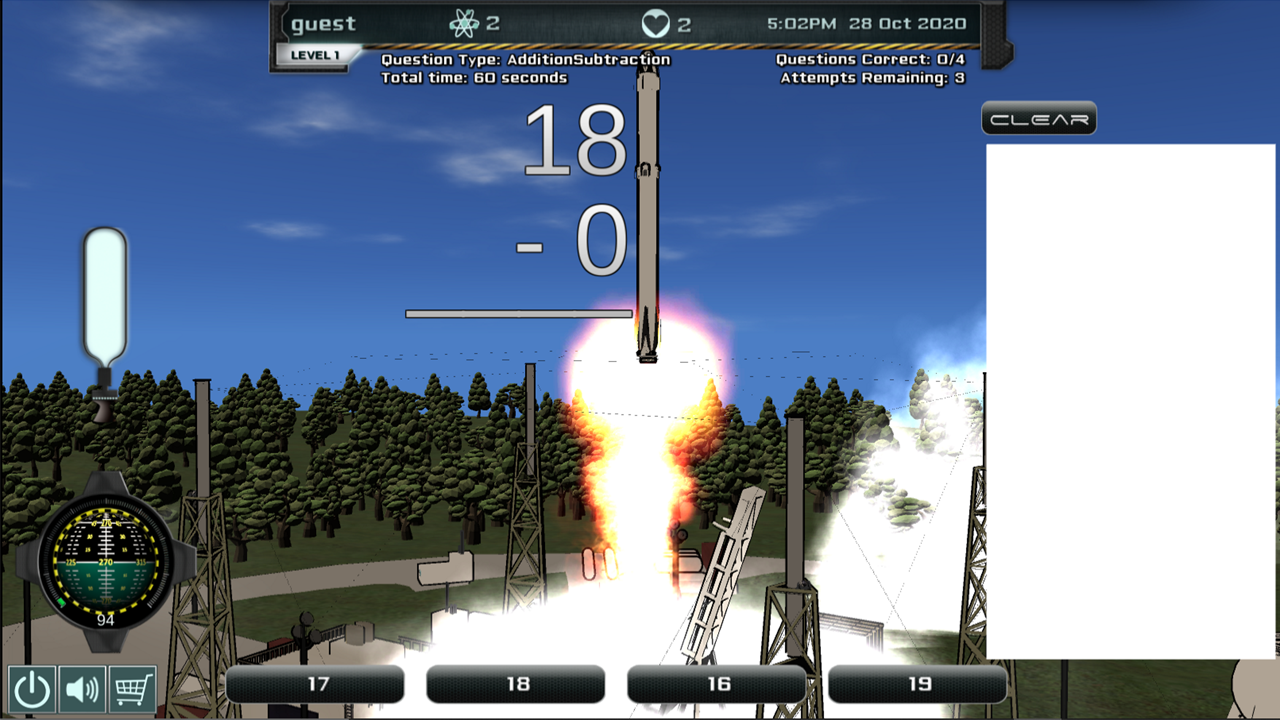
Task: Choose answer 17
Action: pos(315,685)
